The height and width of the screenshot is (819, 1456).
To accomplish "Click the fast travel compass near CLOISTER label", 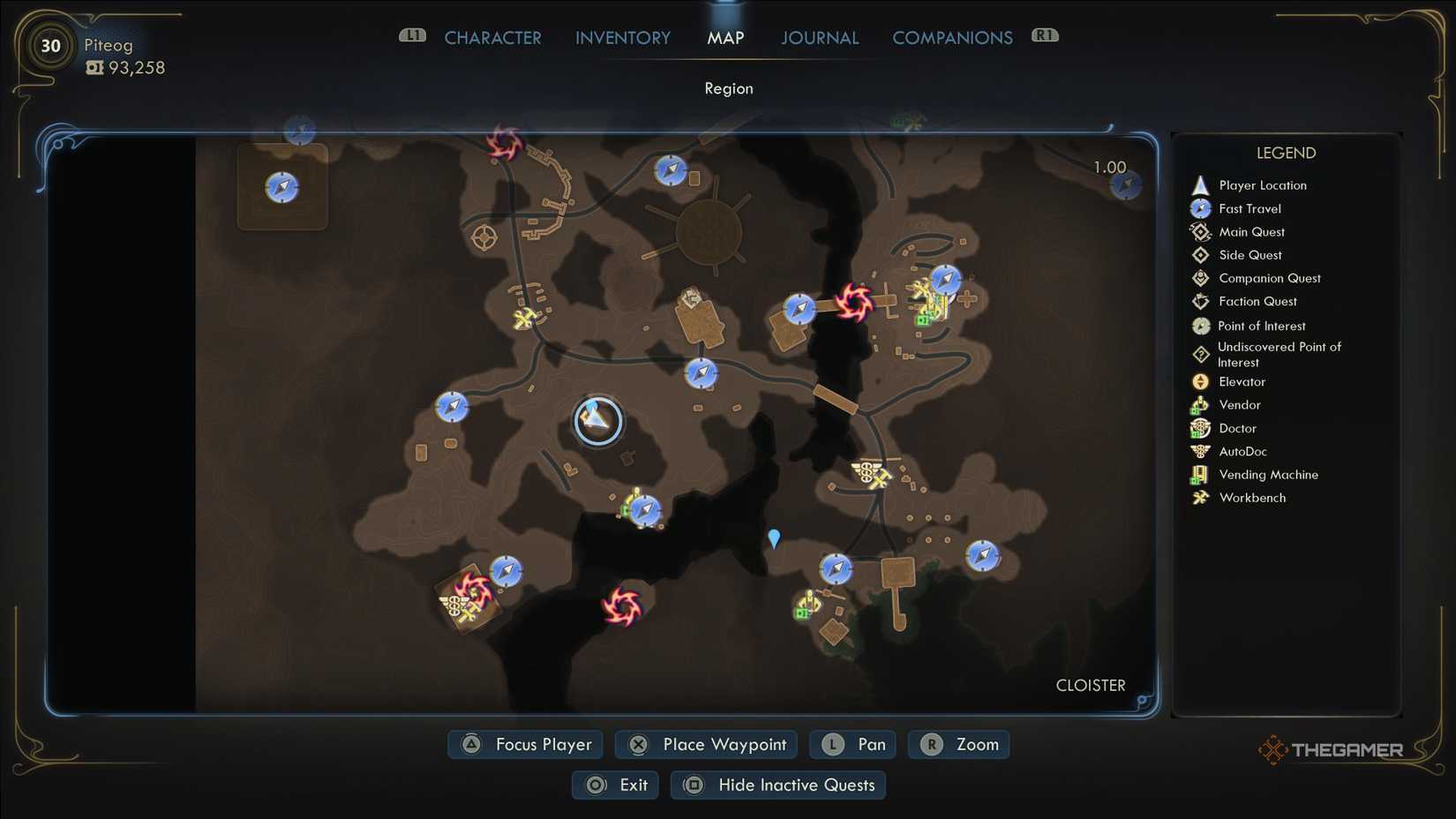I will pyautogui.click(x=982, y=556).
